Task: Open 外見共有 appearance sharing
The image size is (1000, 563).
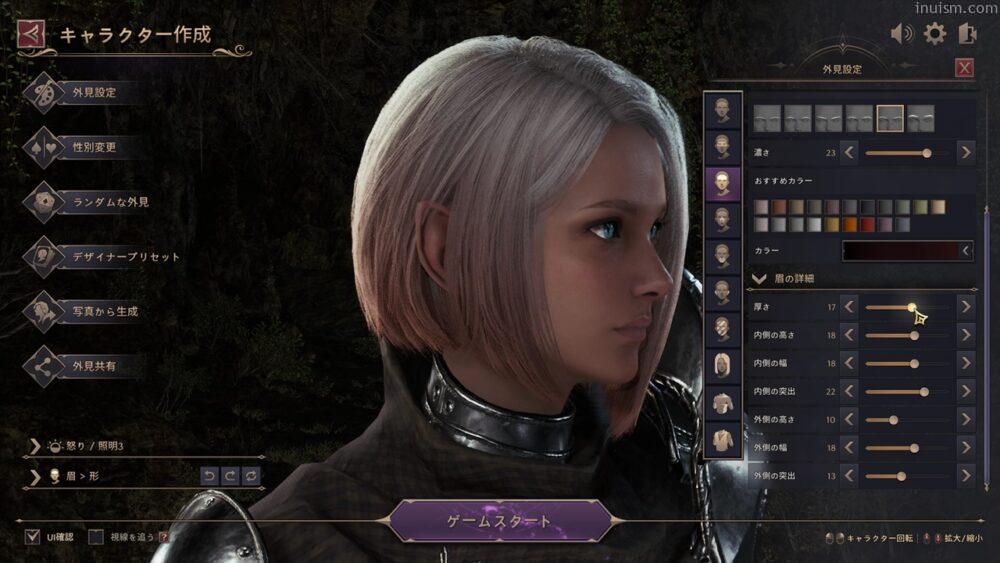Action: [94, 366]
